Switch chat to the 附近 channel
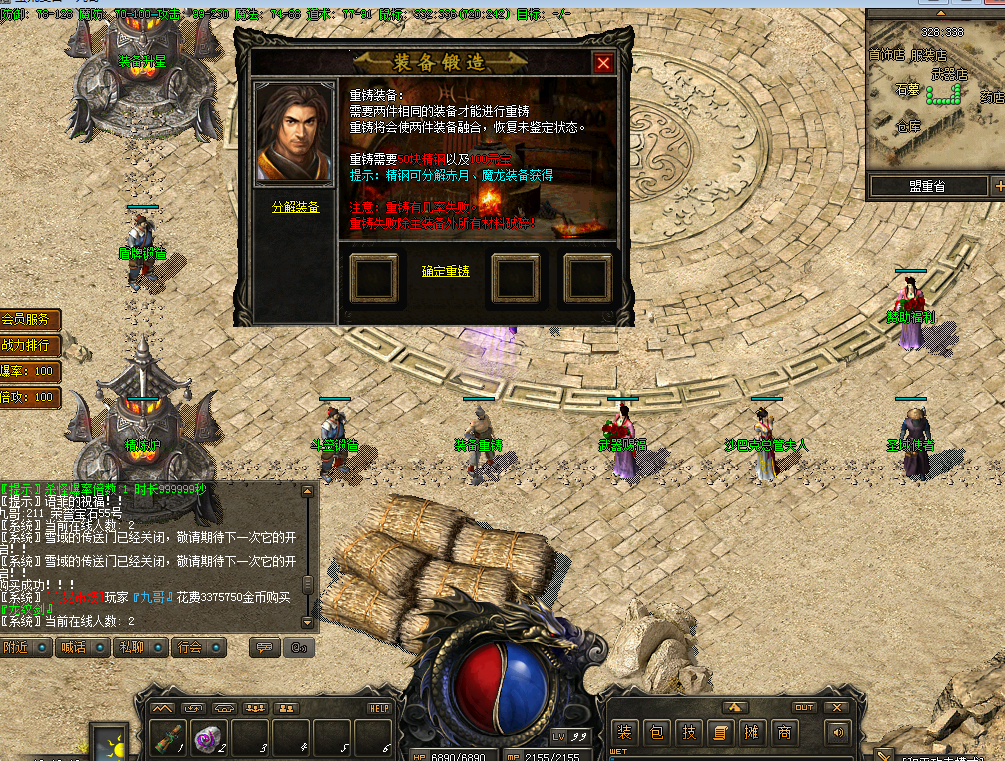Viewport: 1005px width, 761px height. 27,647
